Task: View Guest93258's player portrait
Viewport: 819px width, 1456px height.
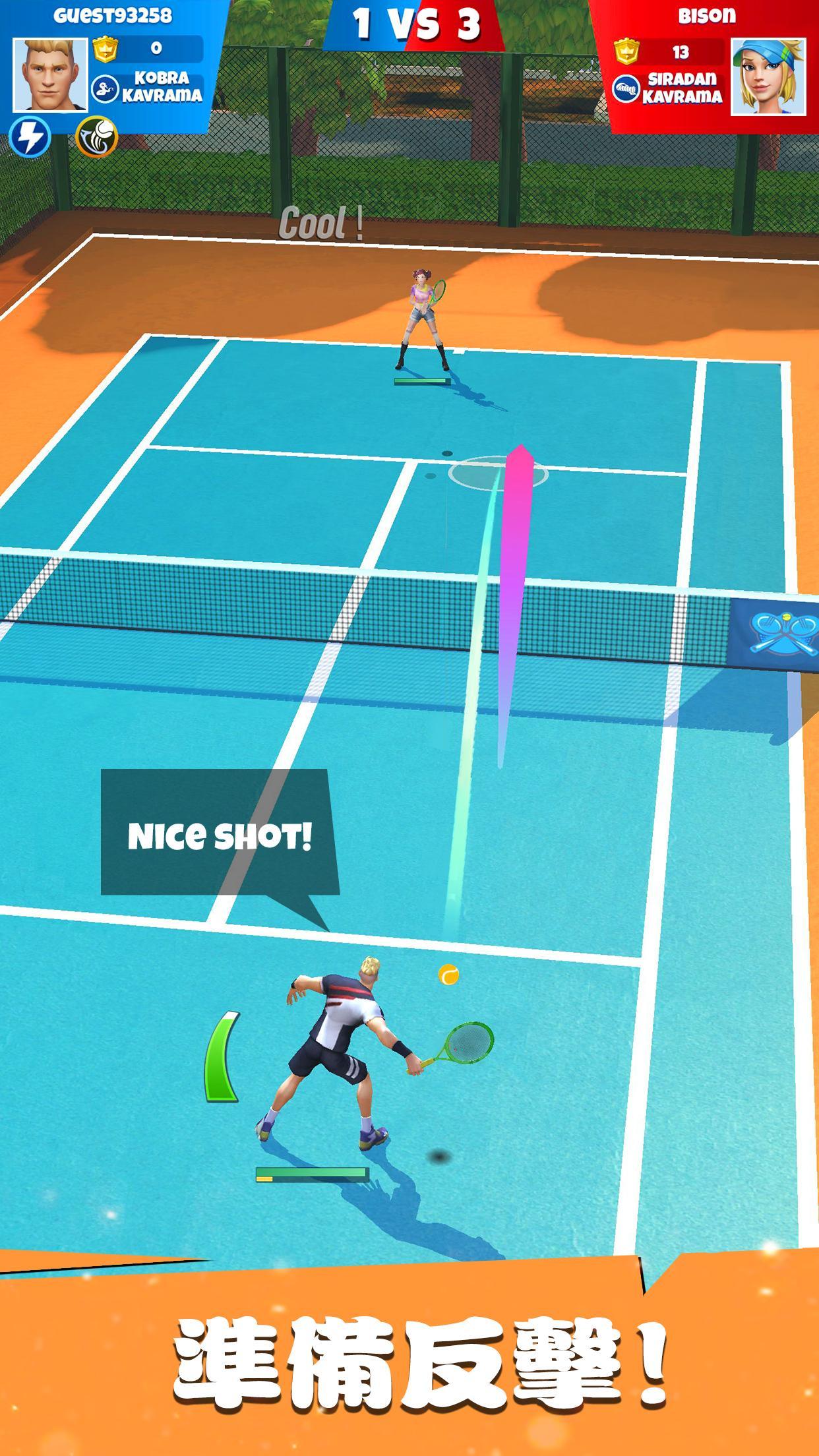Action: tap(50, 75)
